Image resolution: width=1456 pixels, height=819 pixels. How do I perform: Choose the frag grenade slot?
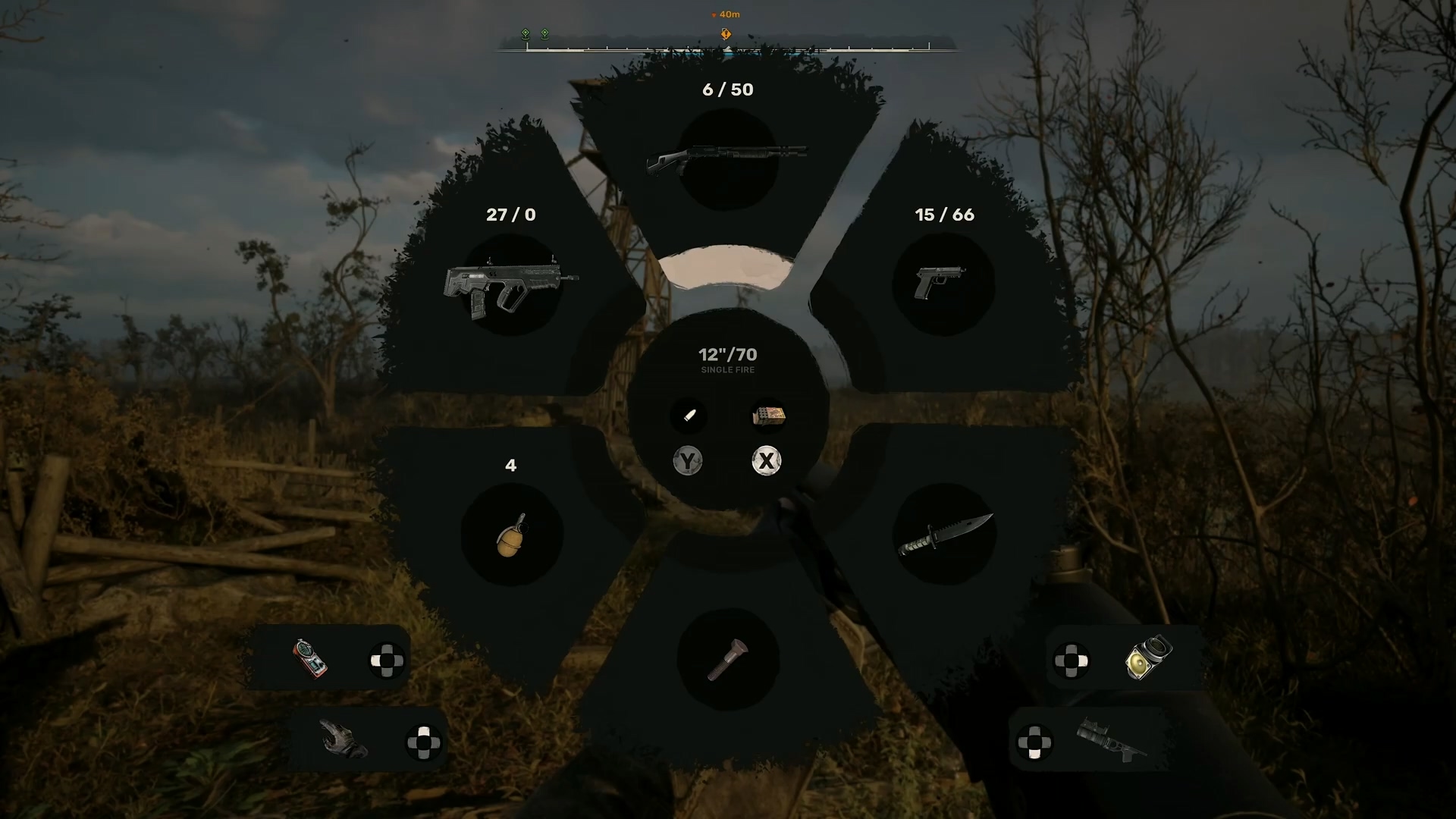[511, 535]
